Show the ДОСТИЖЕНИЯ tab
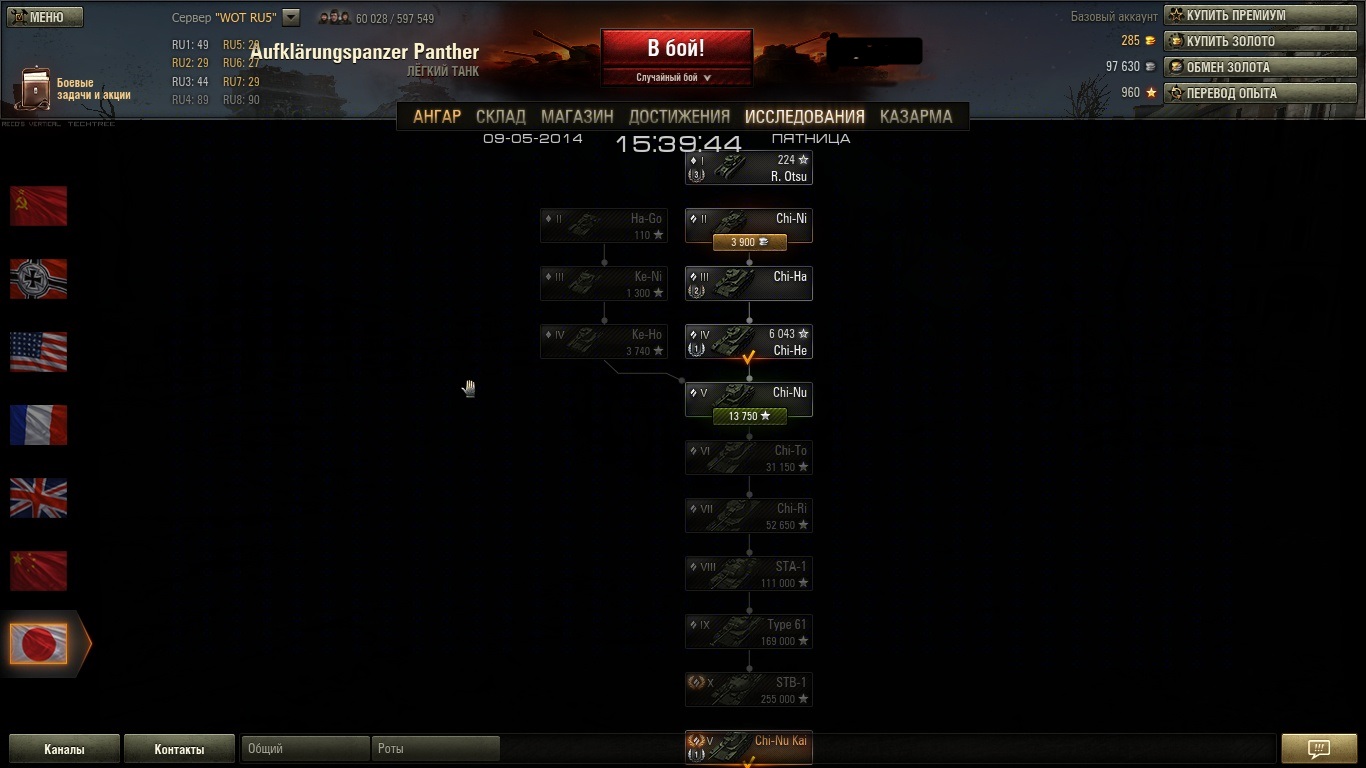The height and width of the screenshot is (768, 1366). pyautogui.click(x=679, y=116)
